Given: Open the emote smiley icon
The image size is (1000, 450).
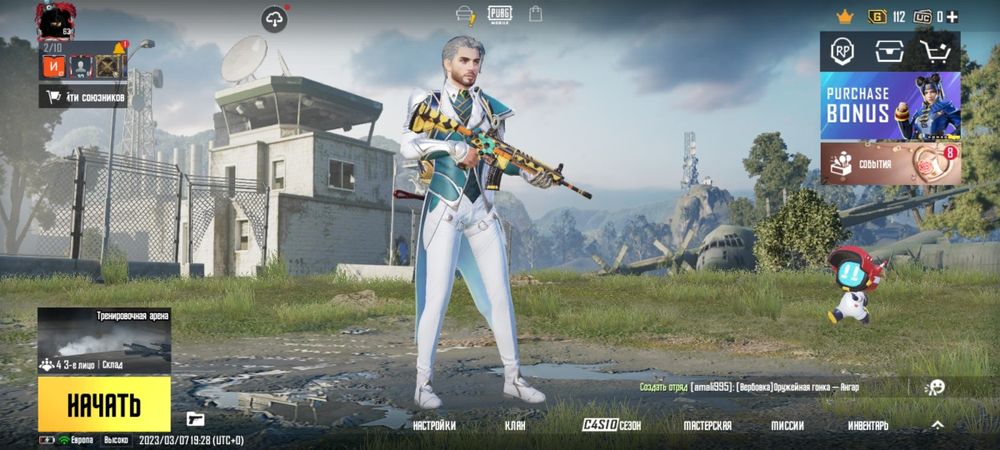Looking at the screenshot, I should [936, 387].
